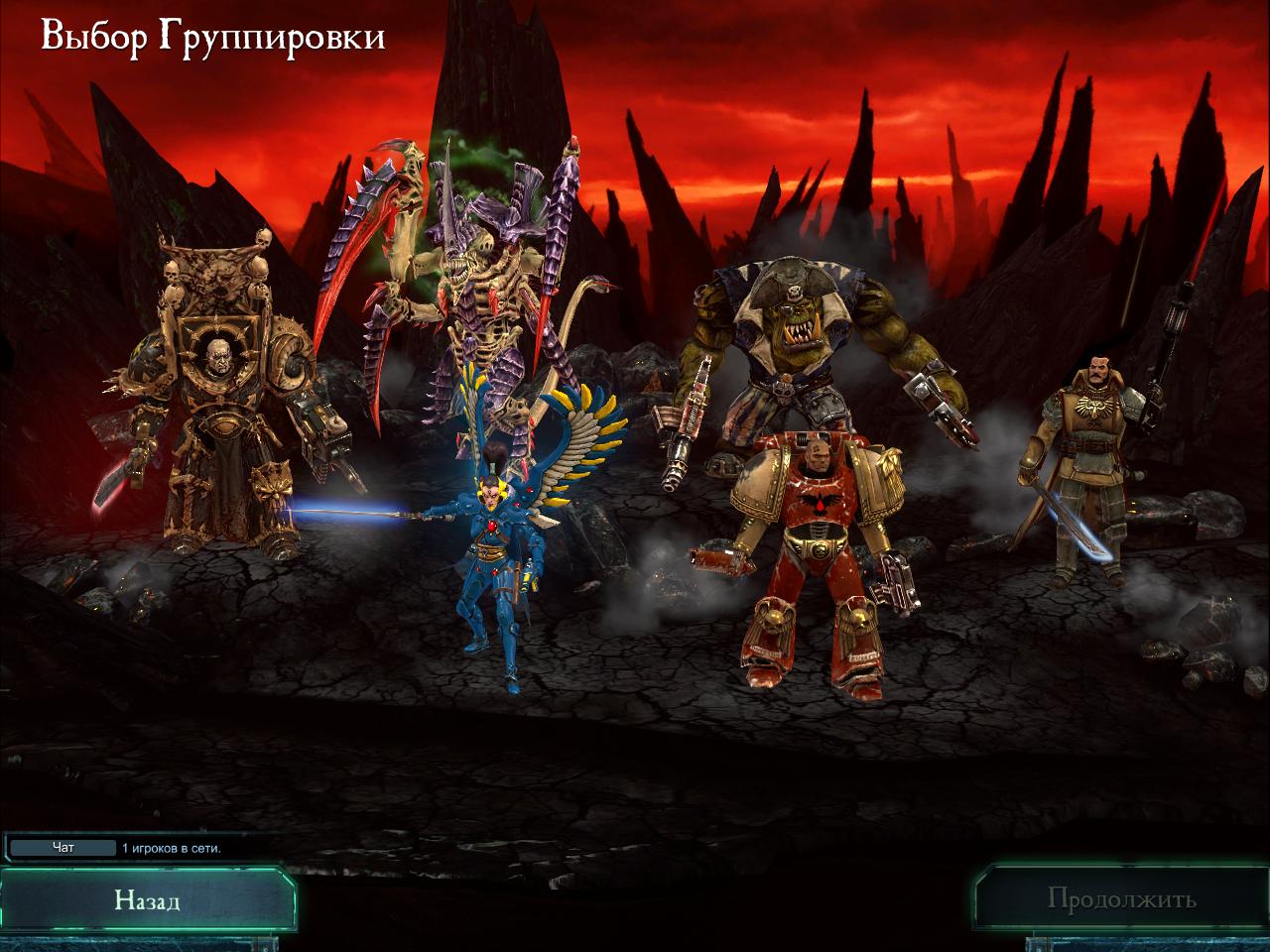Screen dimensions: 1270x952
Task: Choose the Tyranid Hive Tyrant faction
Action: [x=466, y=278]
